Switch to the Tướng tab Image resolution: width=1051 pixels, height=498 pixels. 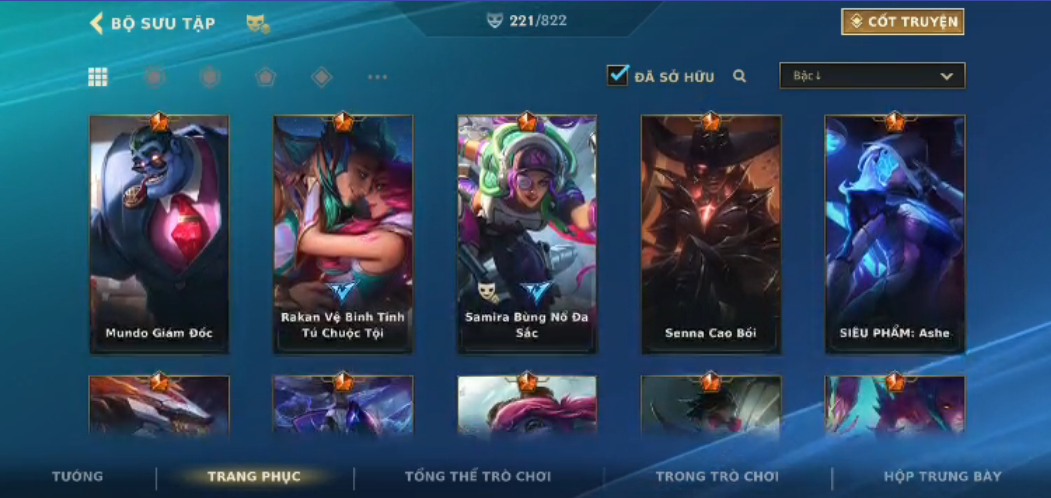click(77, 477)
